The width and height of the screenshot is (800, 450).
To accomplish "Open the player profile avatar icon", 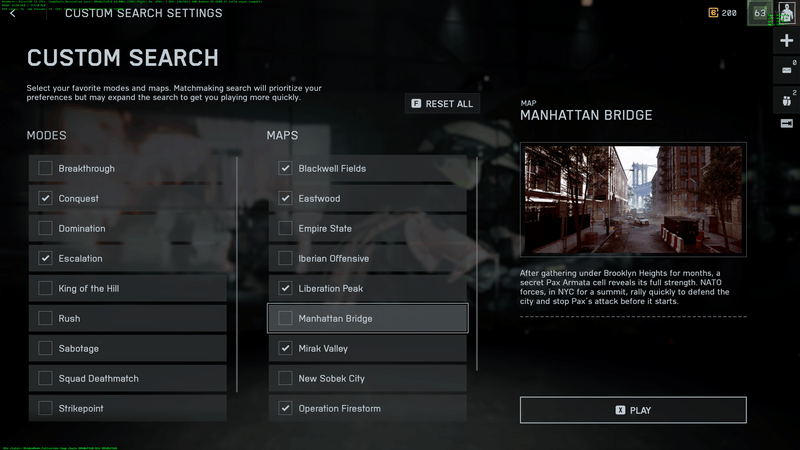I will (x=787, y=13).
